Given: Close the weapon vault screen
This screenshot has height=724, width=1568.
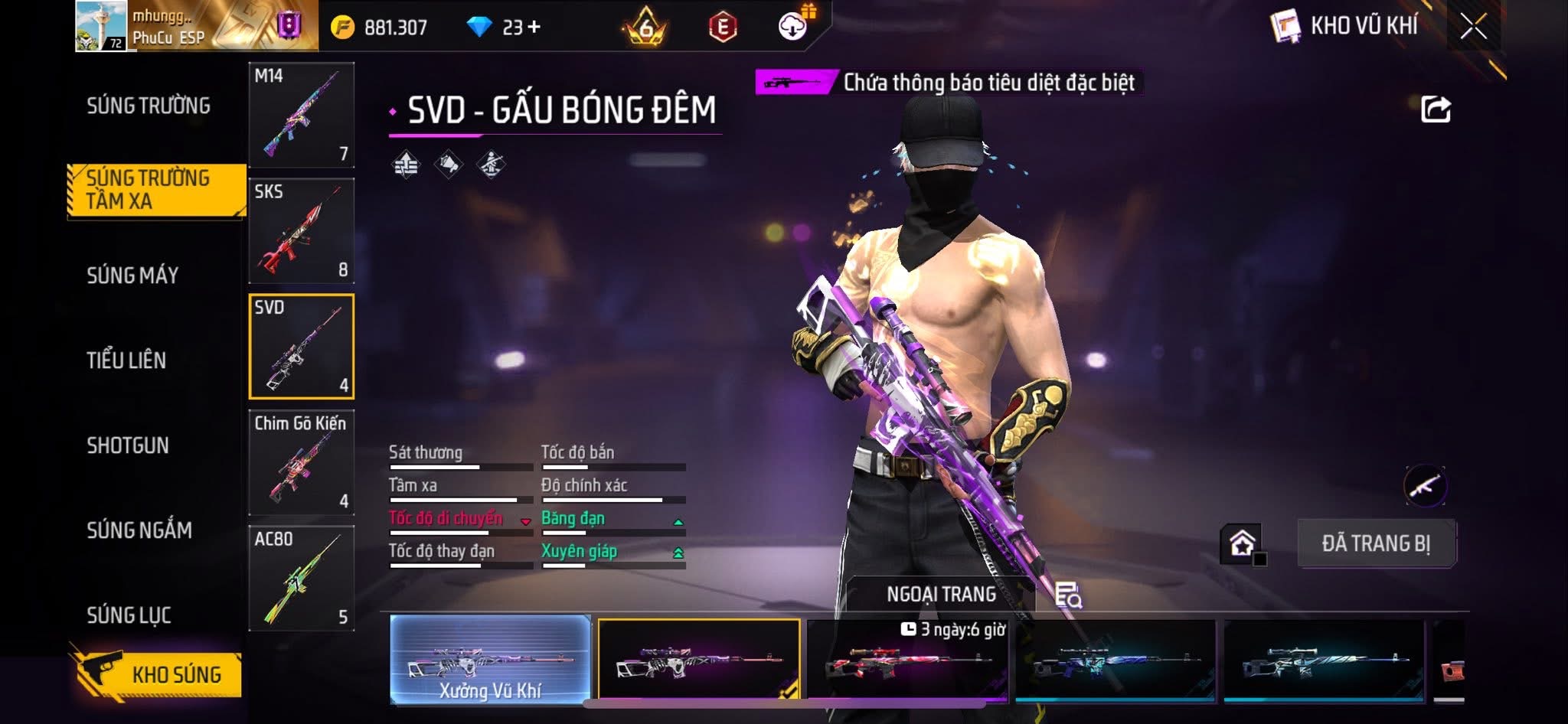Looking at the screenshot, I should tap(1473, 27).
